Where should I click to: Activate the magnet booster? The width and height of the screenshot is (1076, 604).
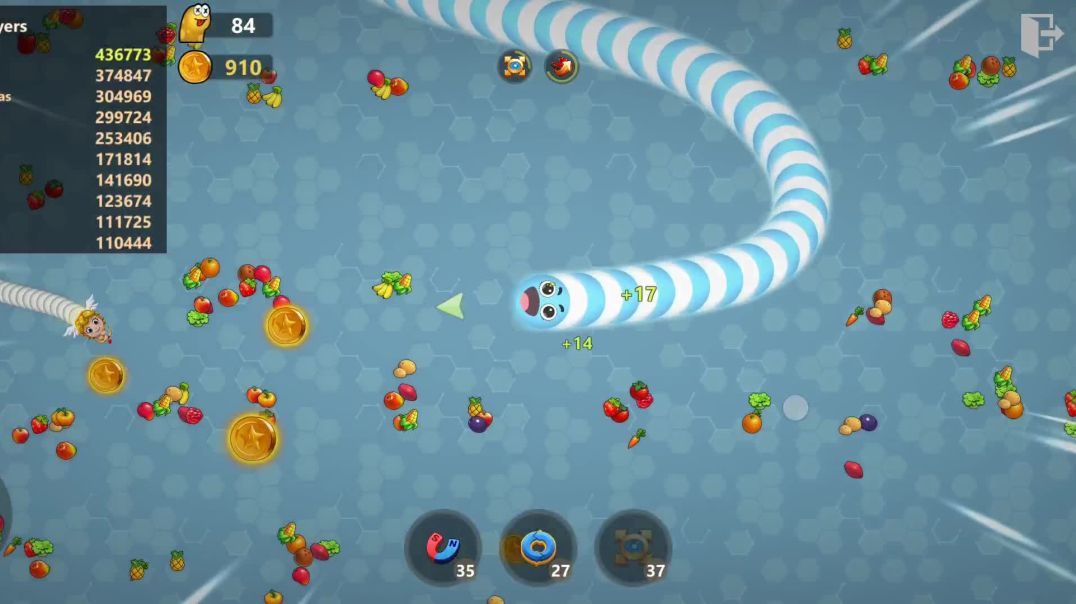[443, 548]
